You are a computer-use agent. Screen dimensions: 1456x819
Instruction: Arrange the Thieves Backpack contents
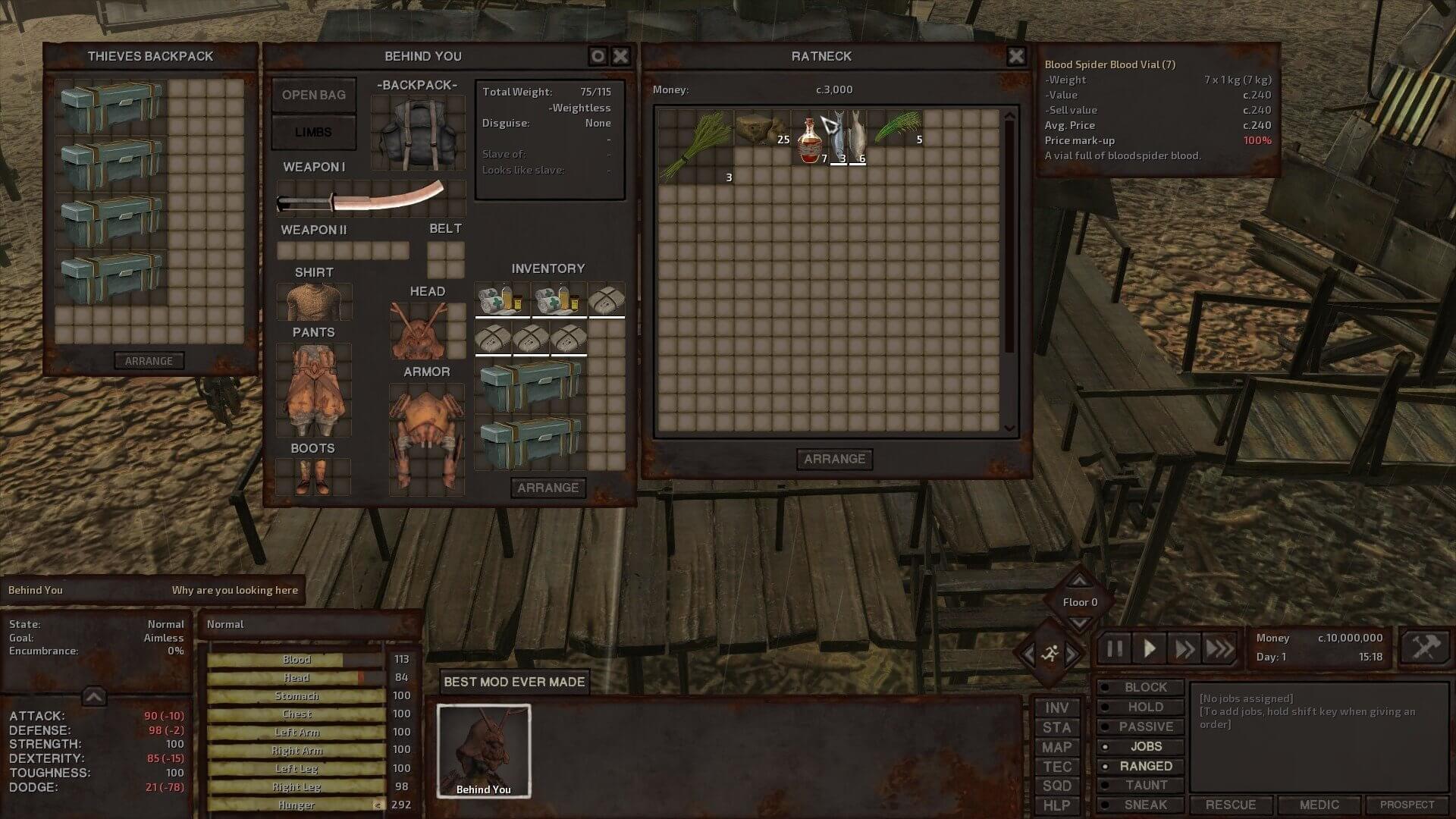pos(149,361)
